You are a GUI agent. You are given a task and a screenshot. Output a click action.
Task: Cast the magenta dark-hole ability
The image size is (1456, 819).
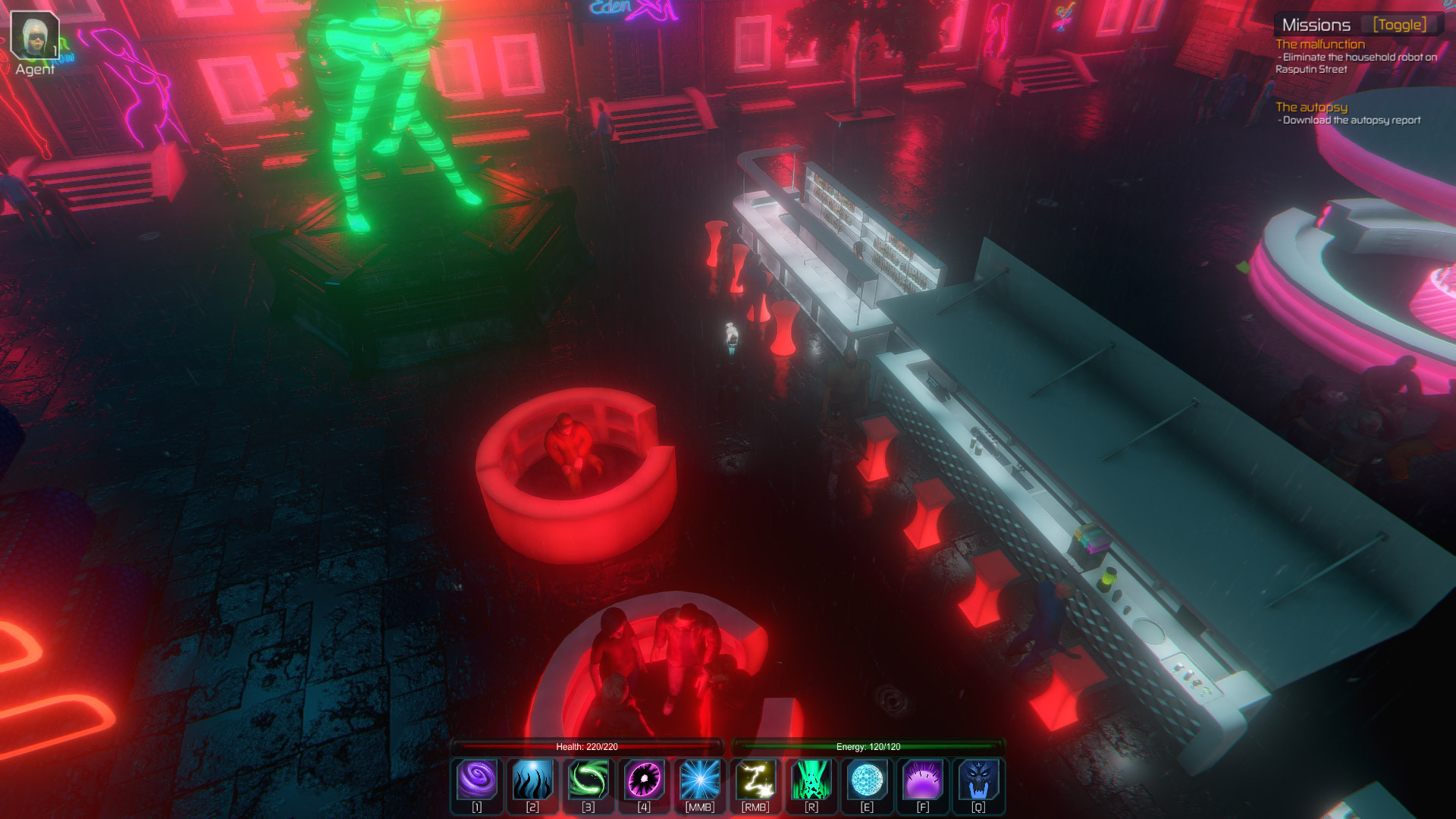tap(644, 780)
